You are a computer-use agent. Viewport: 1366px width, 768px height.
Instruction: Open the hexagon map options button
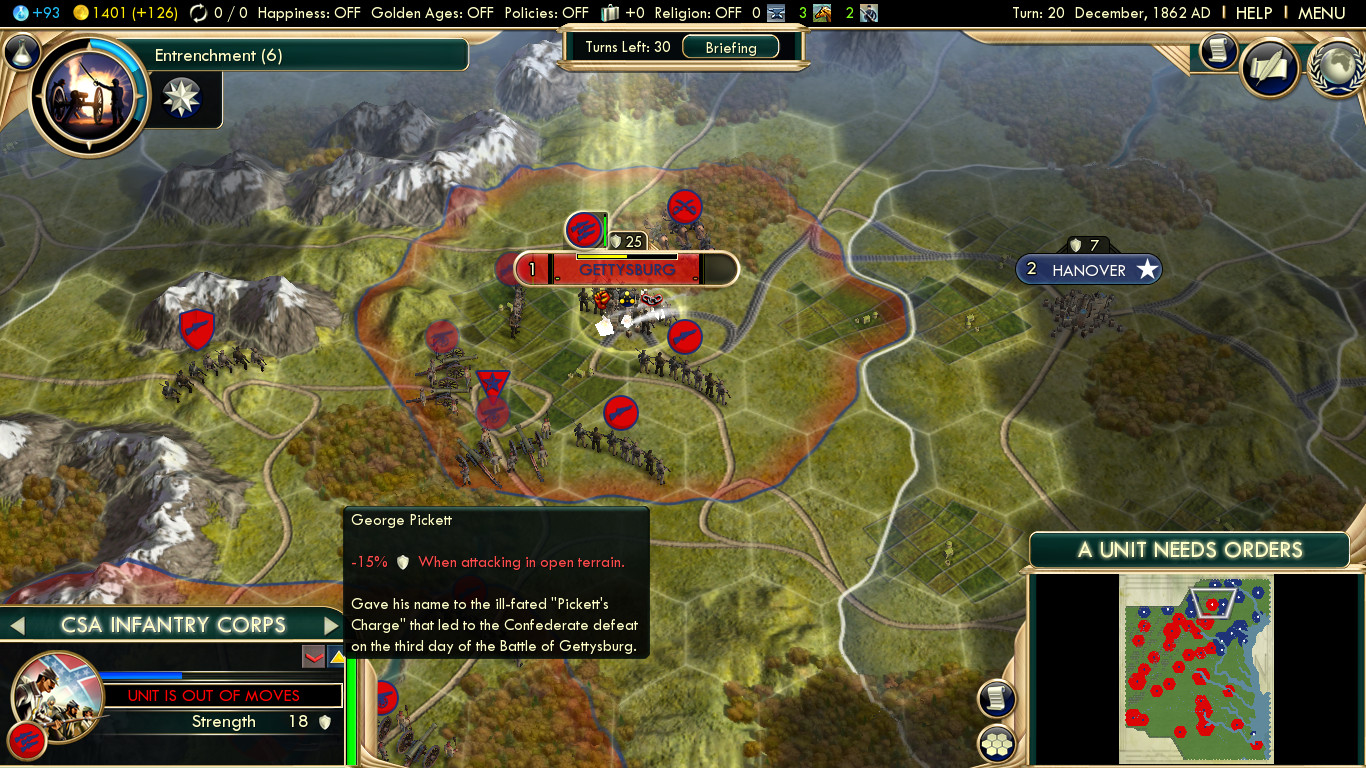(997, 744)
